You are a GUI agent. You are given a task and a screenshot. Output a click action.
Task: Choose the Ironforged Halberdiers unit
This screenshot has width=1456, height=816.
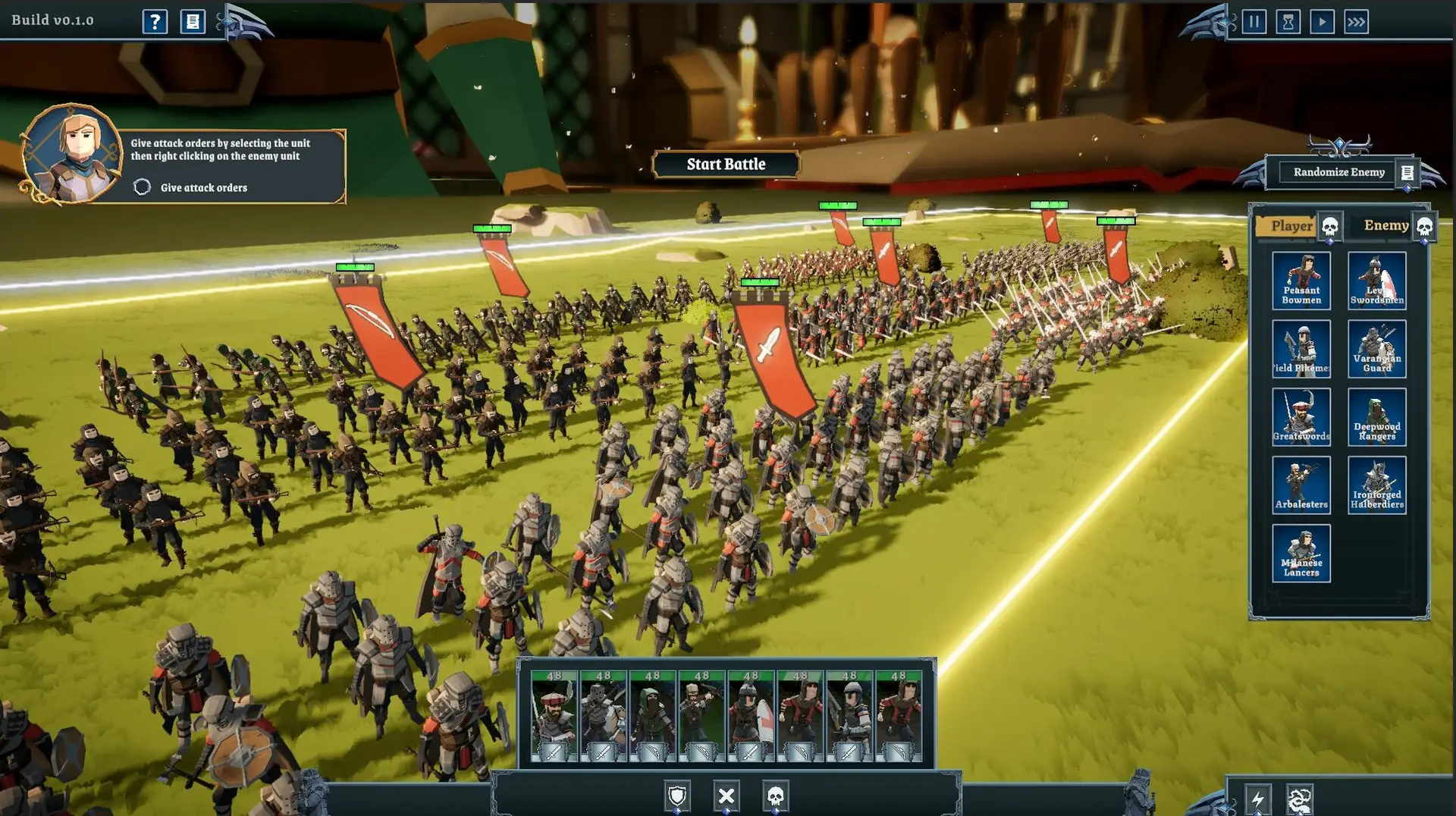(x=1376, y=485)
